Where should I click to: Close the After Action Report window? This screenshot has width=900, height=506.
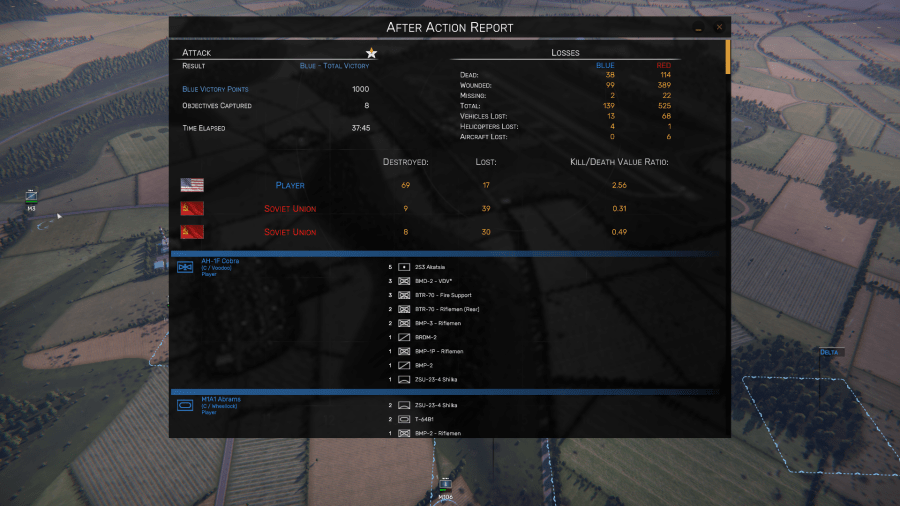pyautogui.click(x=717, y=28)
